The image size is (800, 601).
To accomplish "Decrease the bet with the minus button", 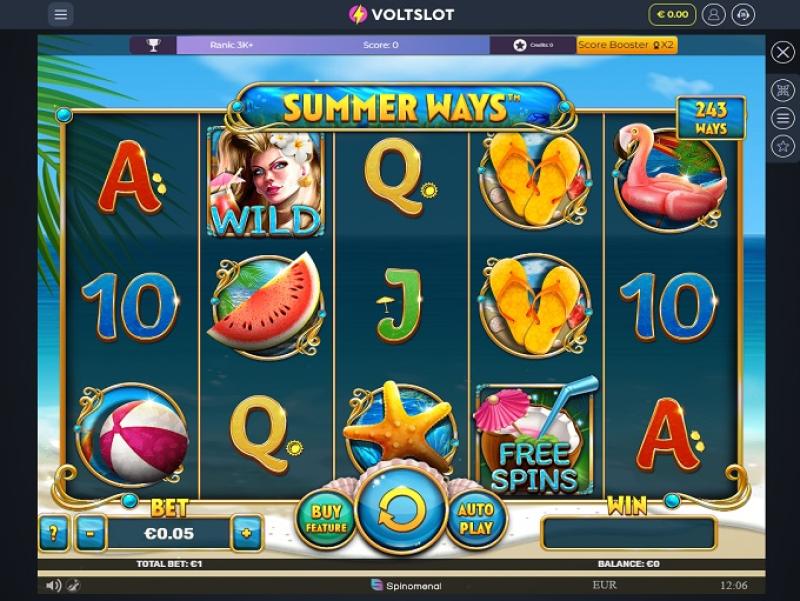I will [91, 533].
